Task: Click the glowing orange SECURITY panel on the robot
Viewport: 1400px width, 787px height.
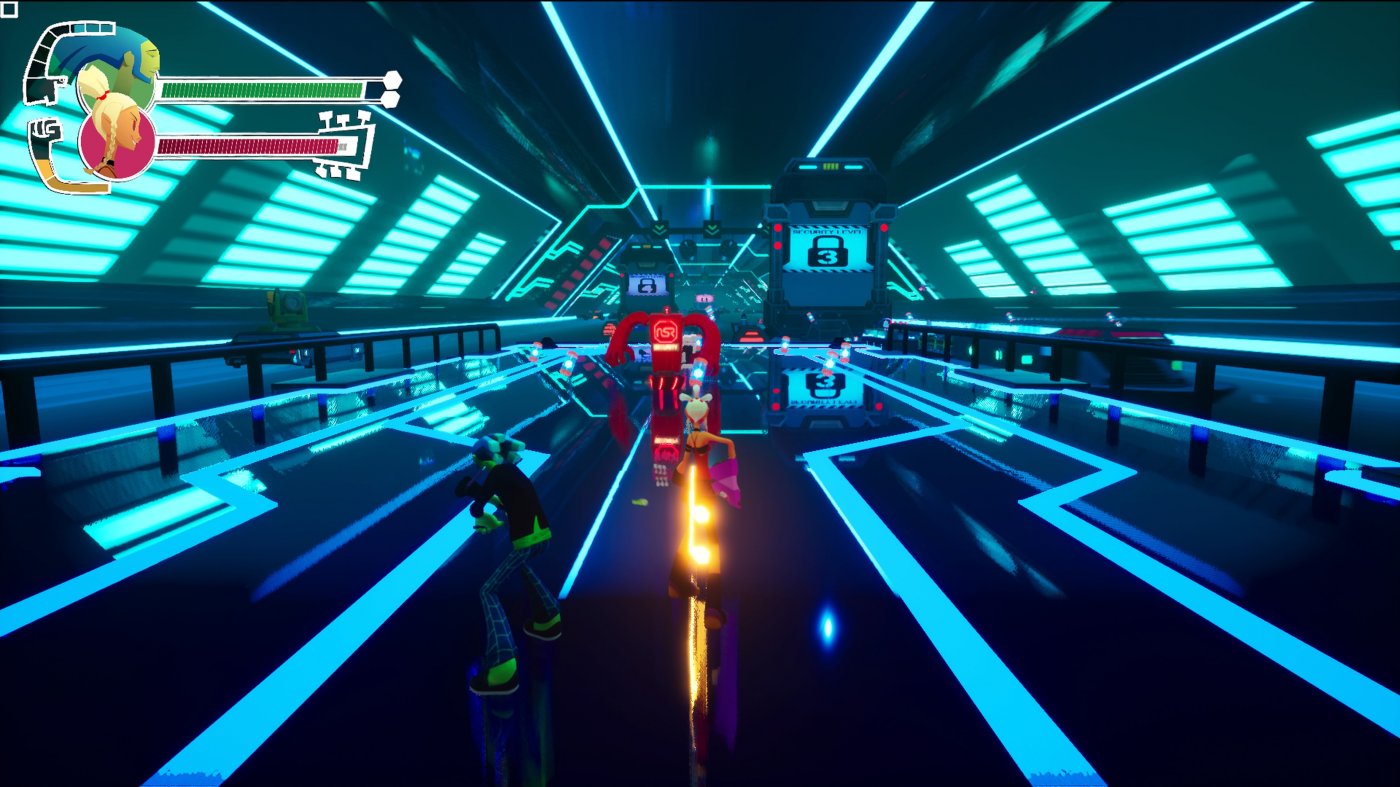Action: click(x=667, y=348)
